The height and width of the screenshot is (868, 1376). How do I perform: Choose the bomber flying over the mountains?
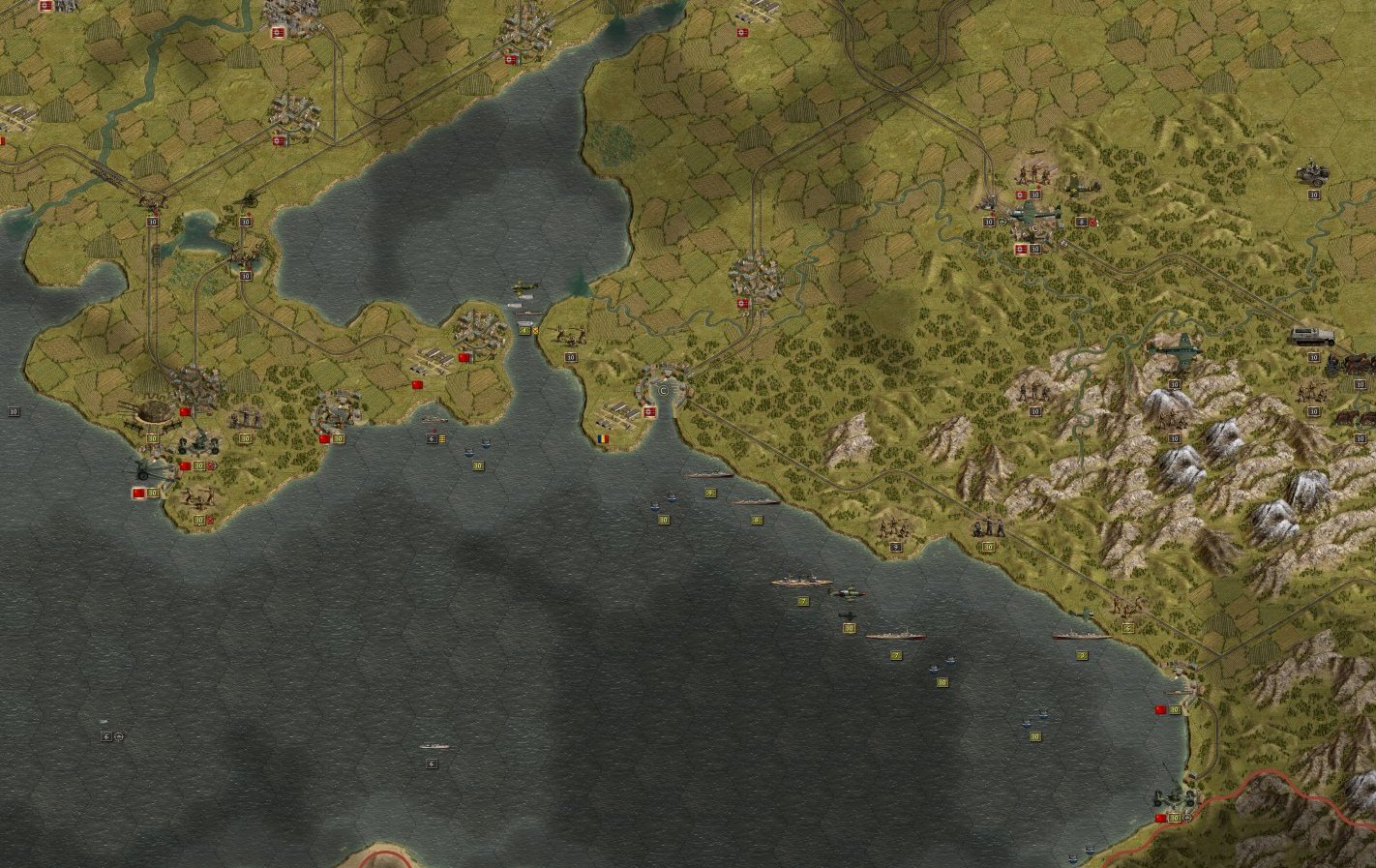point(1176,345)
